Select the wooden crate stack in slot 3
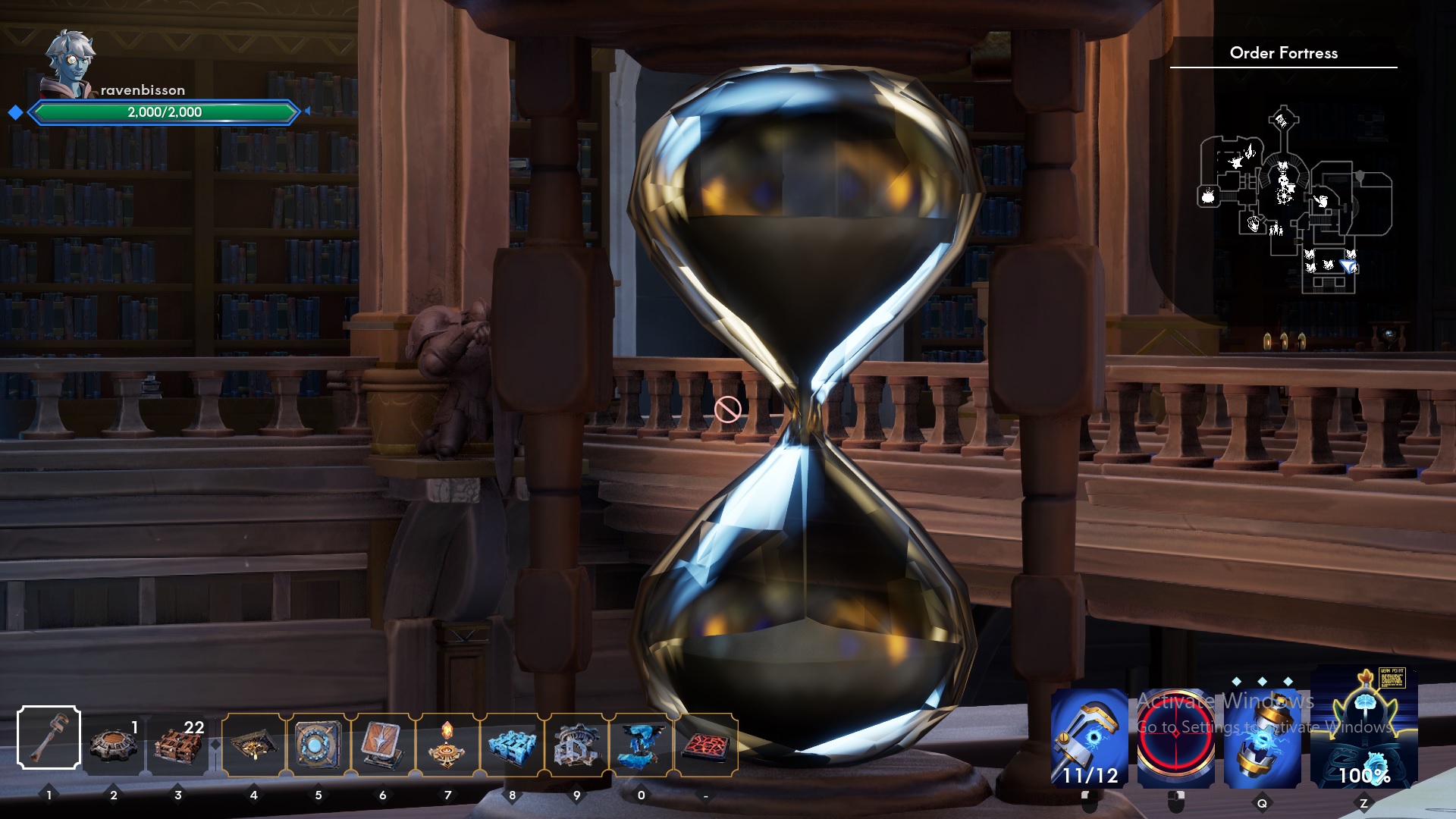Screen dimensions: 1456x819 tap(178, 739)
